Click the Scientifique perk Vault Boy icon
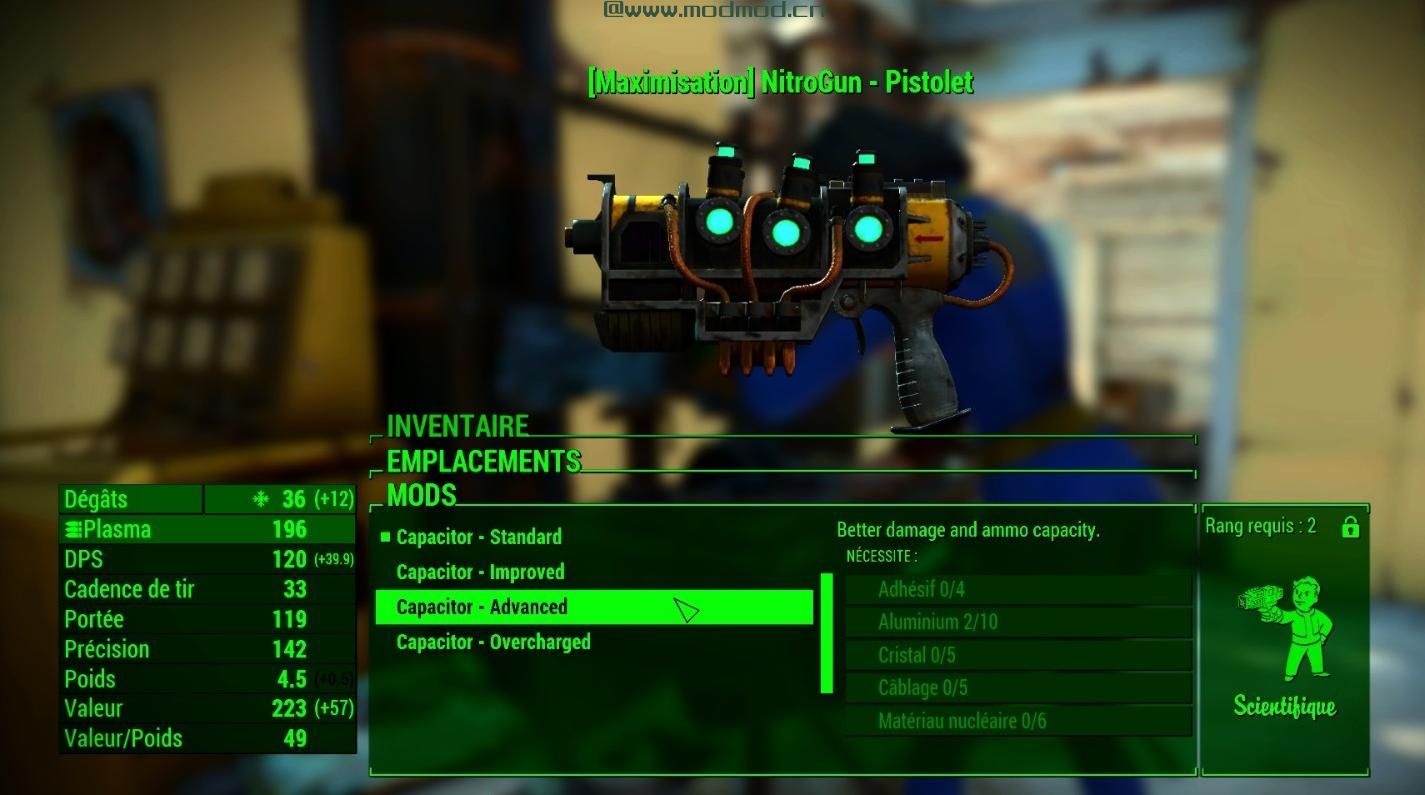Screen dimensions: 1425x795 point(1286,627)
